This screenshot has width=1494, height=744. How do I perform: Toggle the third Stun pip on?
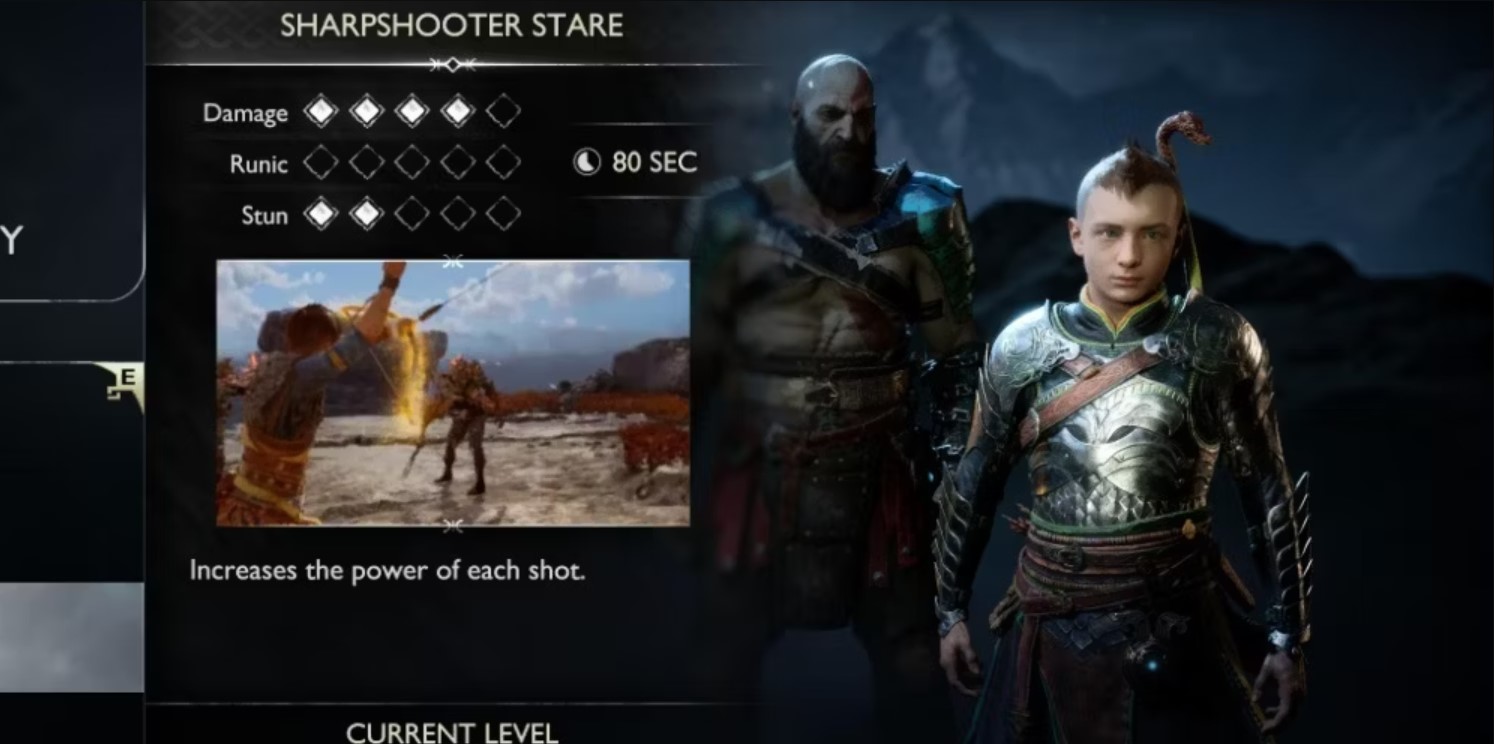point(413,214)
